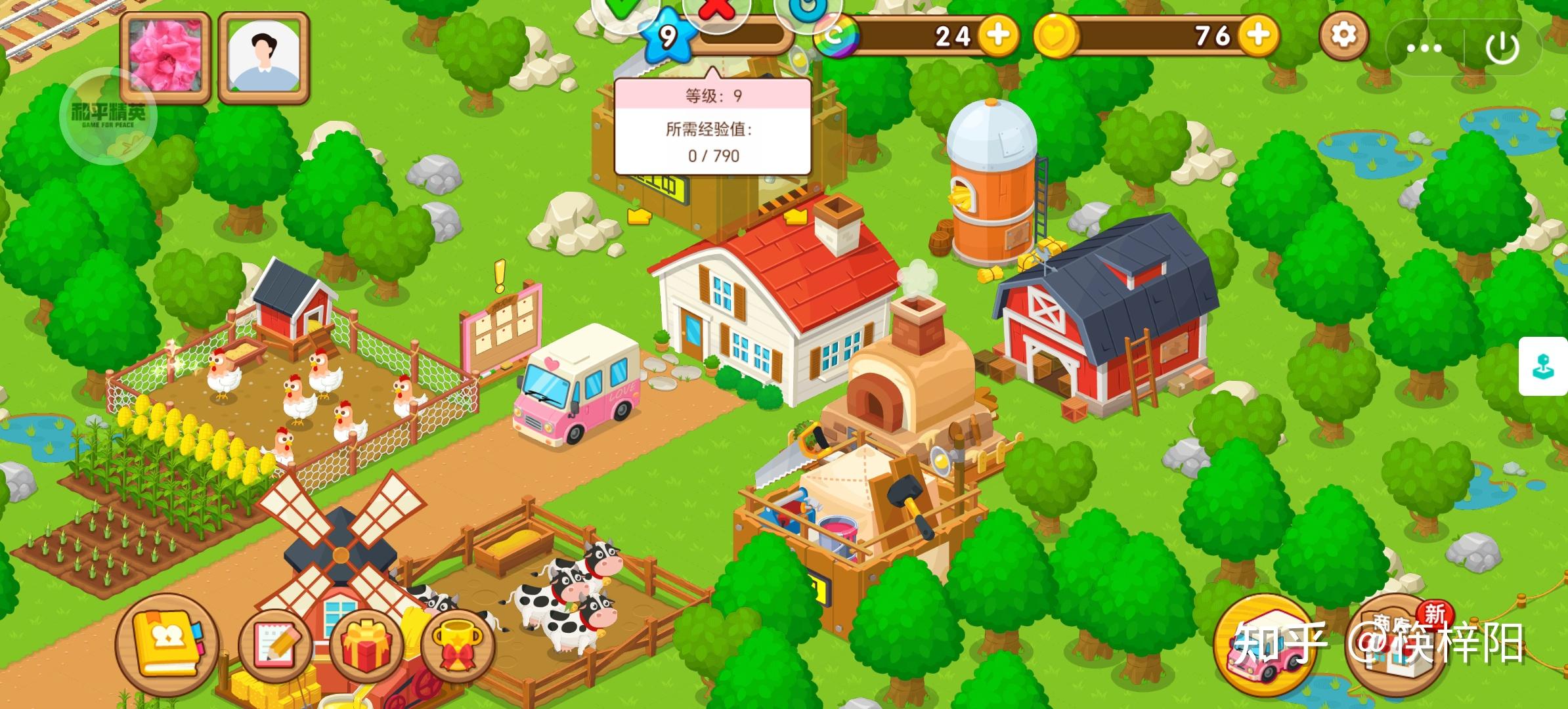Open the pink flower friend avatar
This screenshot has height=709, width=1568.
point(165,56)
